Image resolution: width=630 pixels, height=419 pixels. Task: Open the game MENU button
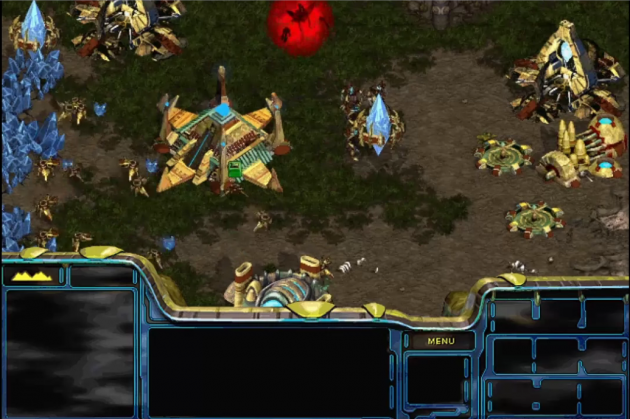point(440,341)
